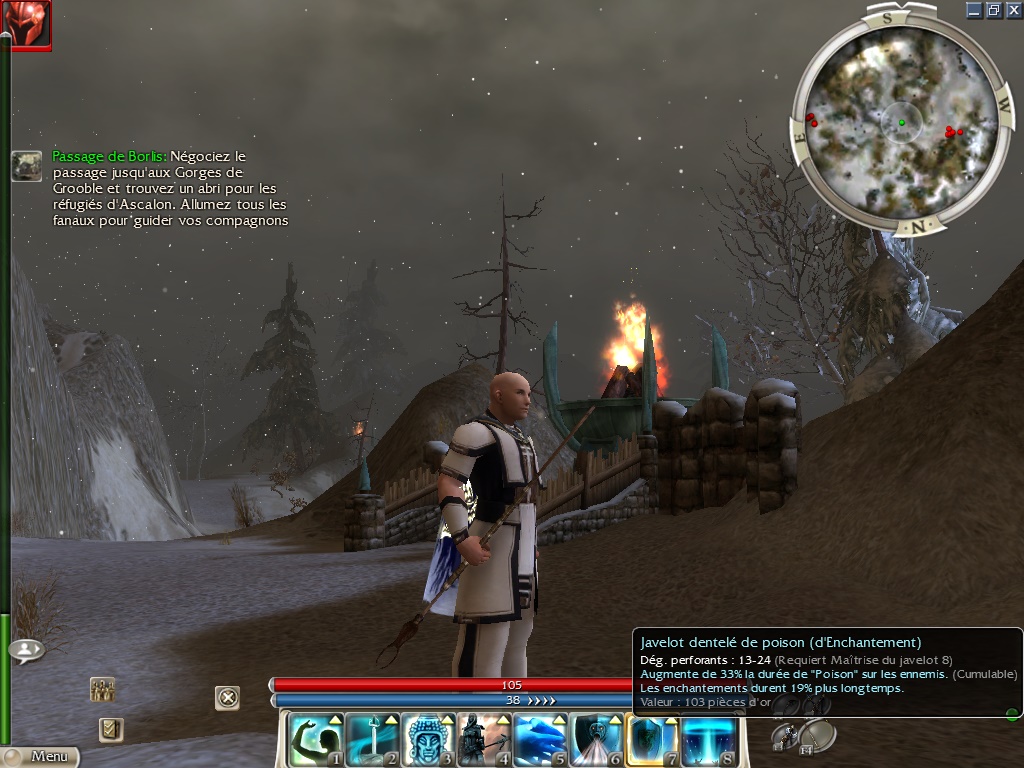Close the game window
The image size is (1024, 768).
[x=1012, y=10]
